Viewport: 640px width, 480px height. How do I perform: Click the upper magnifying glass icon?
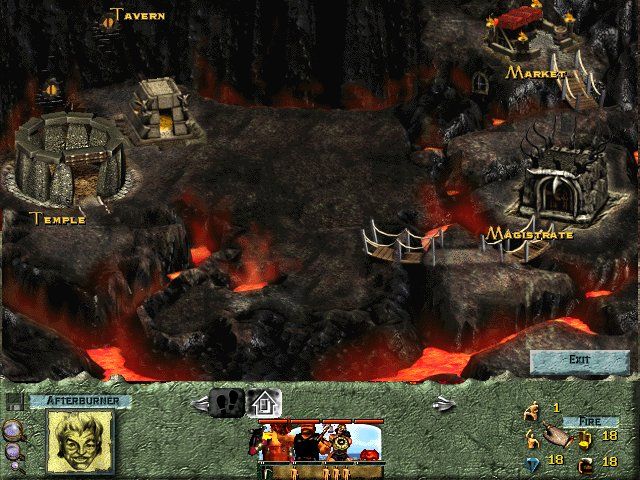(x=14, y=431)
